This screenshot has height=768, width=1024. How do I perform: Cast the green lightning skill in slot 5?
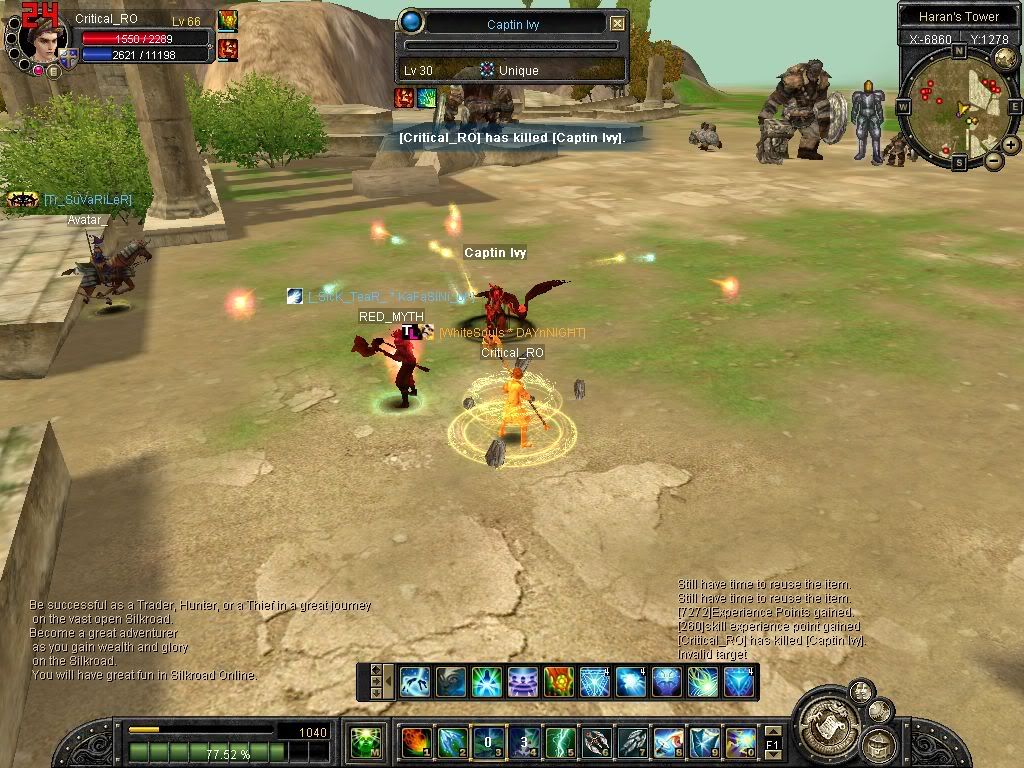pyautogui.click(x=559, y=742)
